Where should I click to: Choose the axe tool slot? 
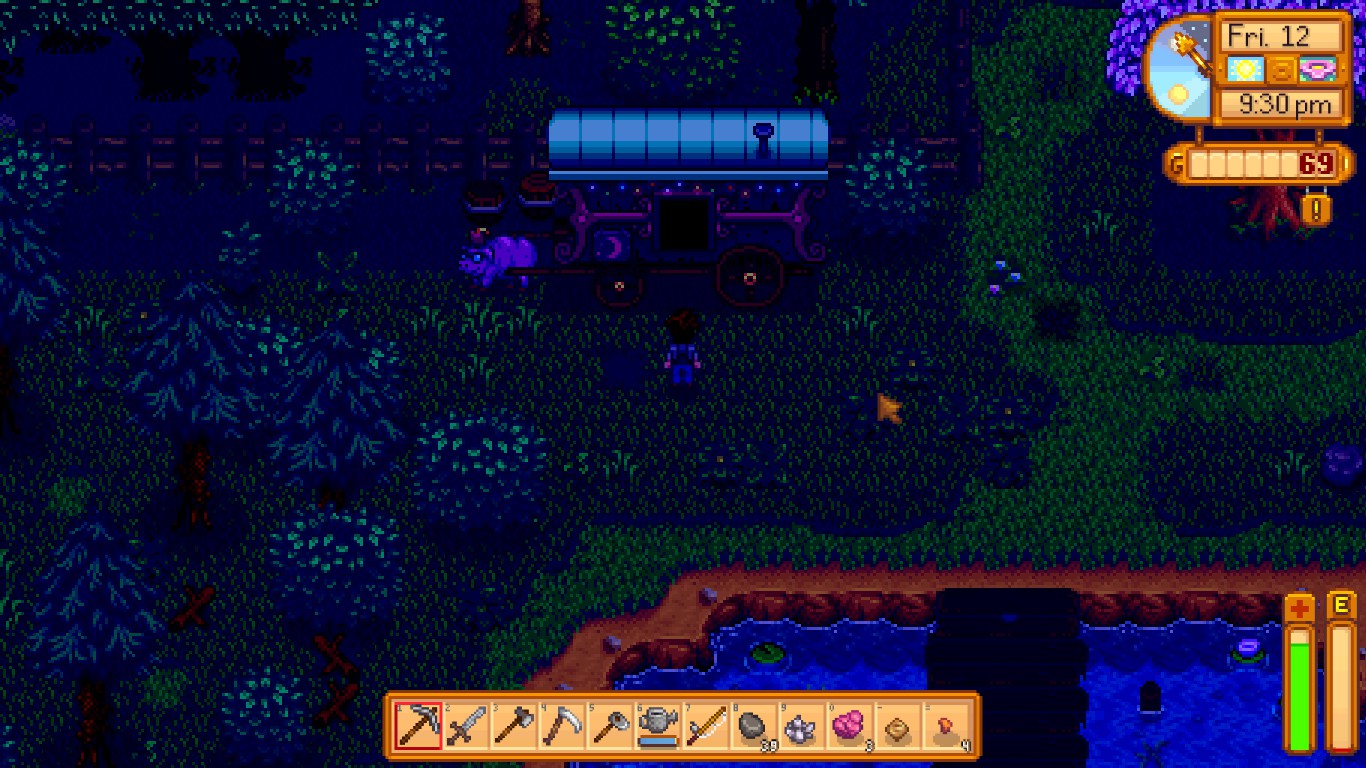[514, 726]
